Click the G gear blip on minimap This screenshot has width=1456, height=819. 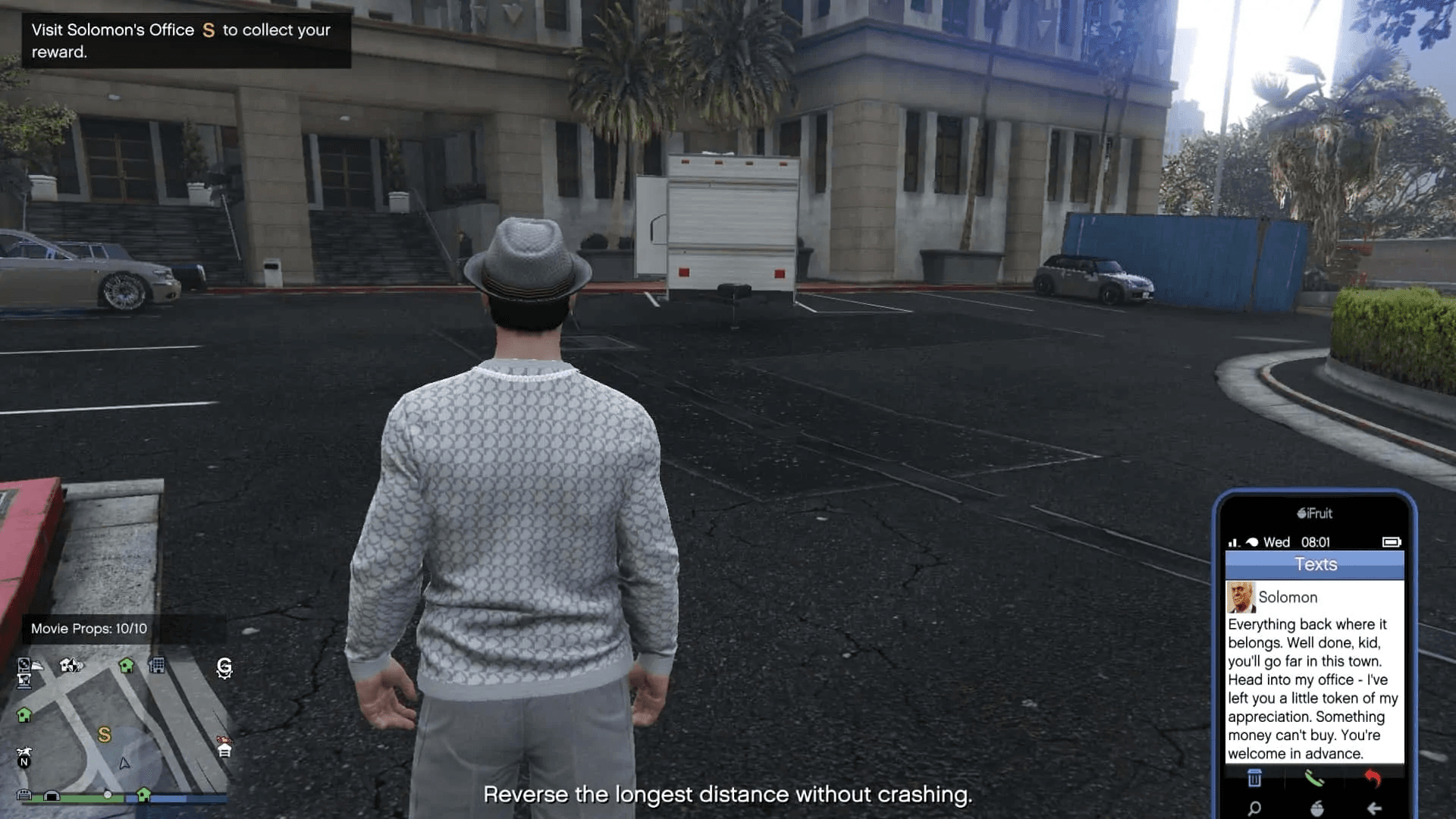point(224,667)
